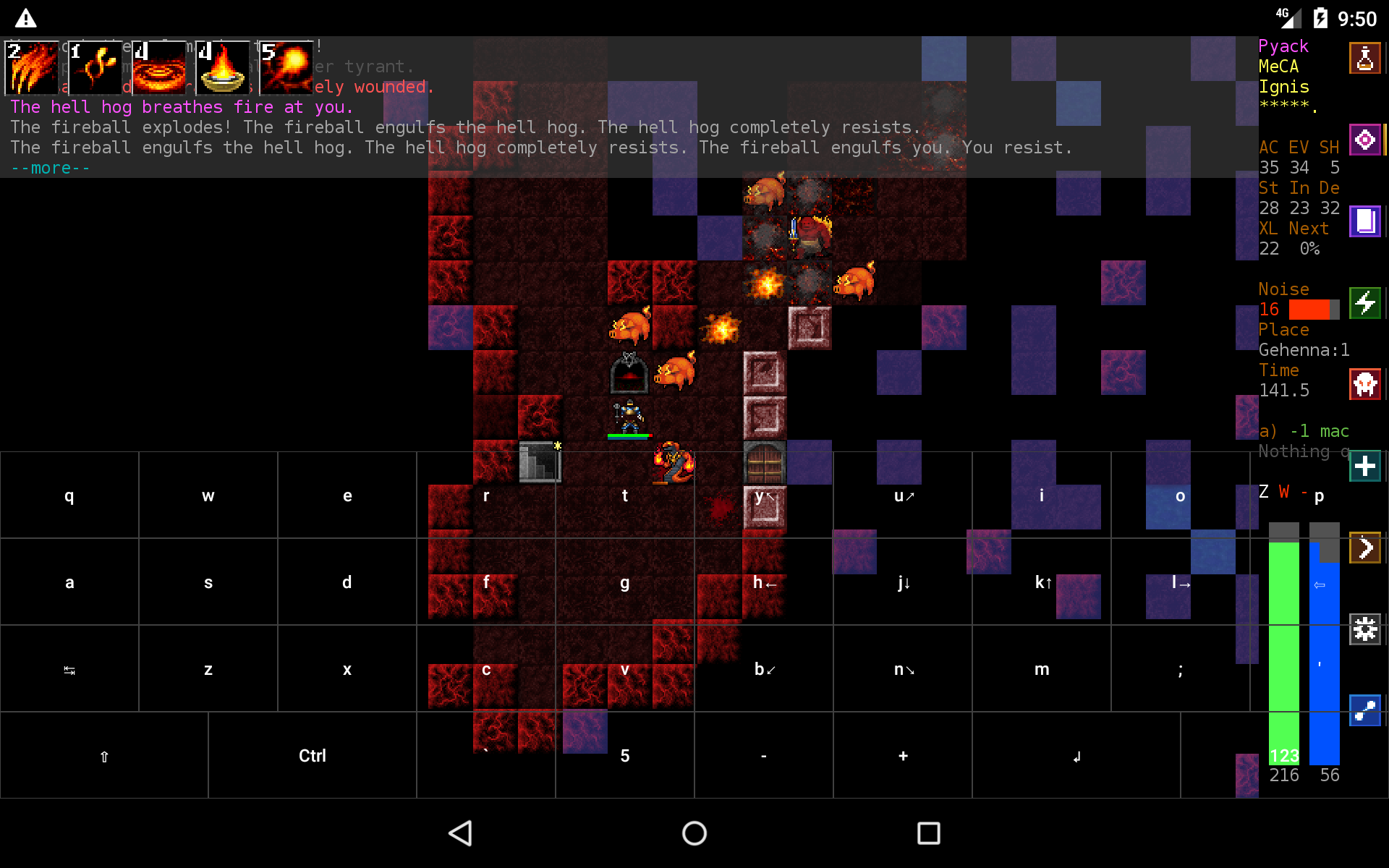
Task: Open the red skull monster tab
Action: 1365,384
